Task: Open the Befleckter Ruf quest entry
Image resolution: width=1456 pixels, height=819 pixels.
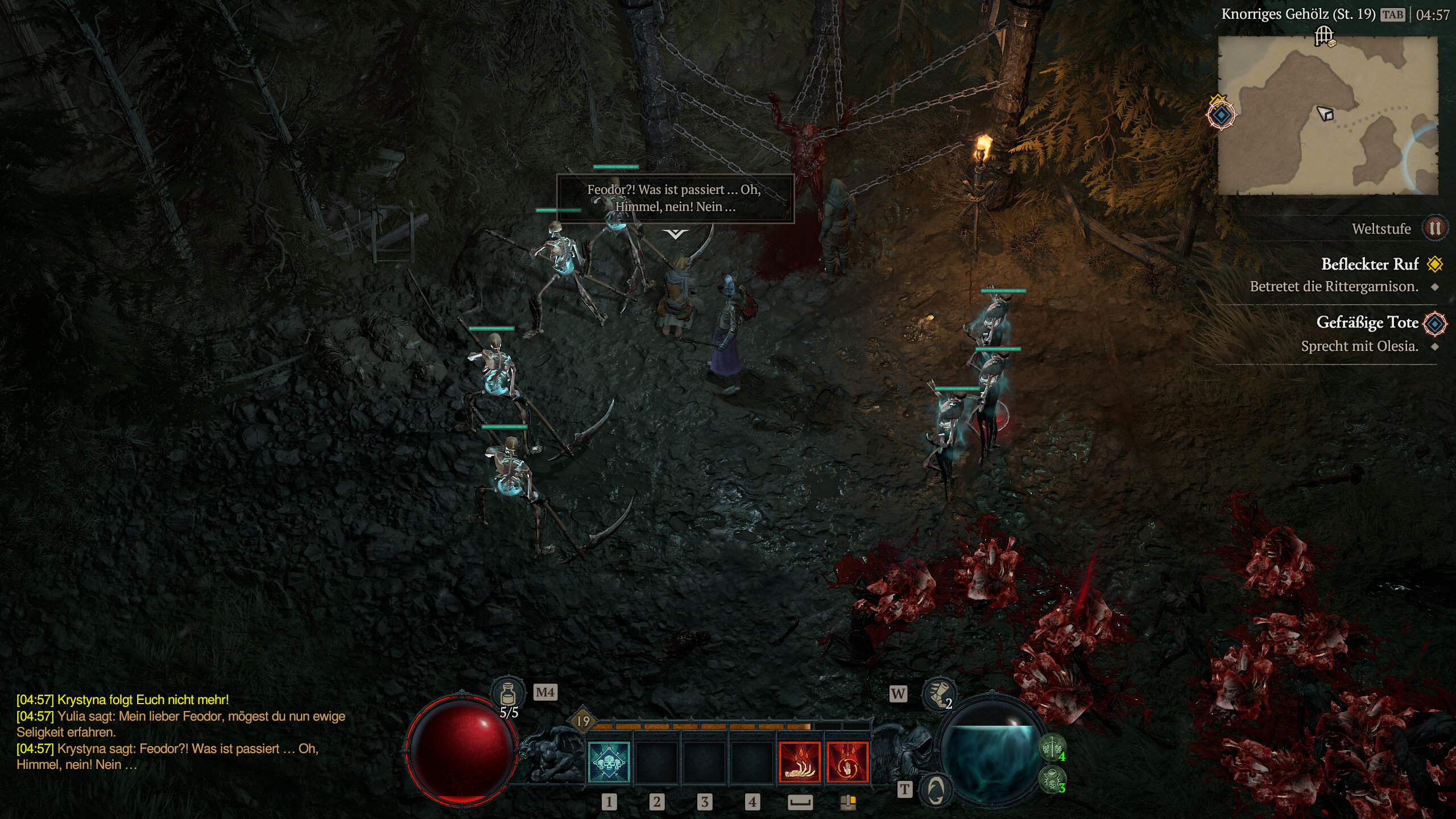Action: [x=1370, y=264]
